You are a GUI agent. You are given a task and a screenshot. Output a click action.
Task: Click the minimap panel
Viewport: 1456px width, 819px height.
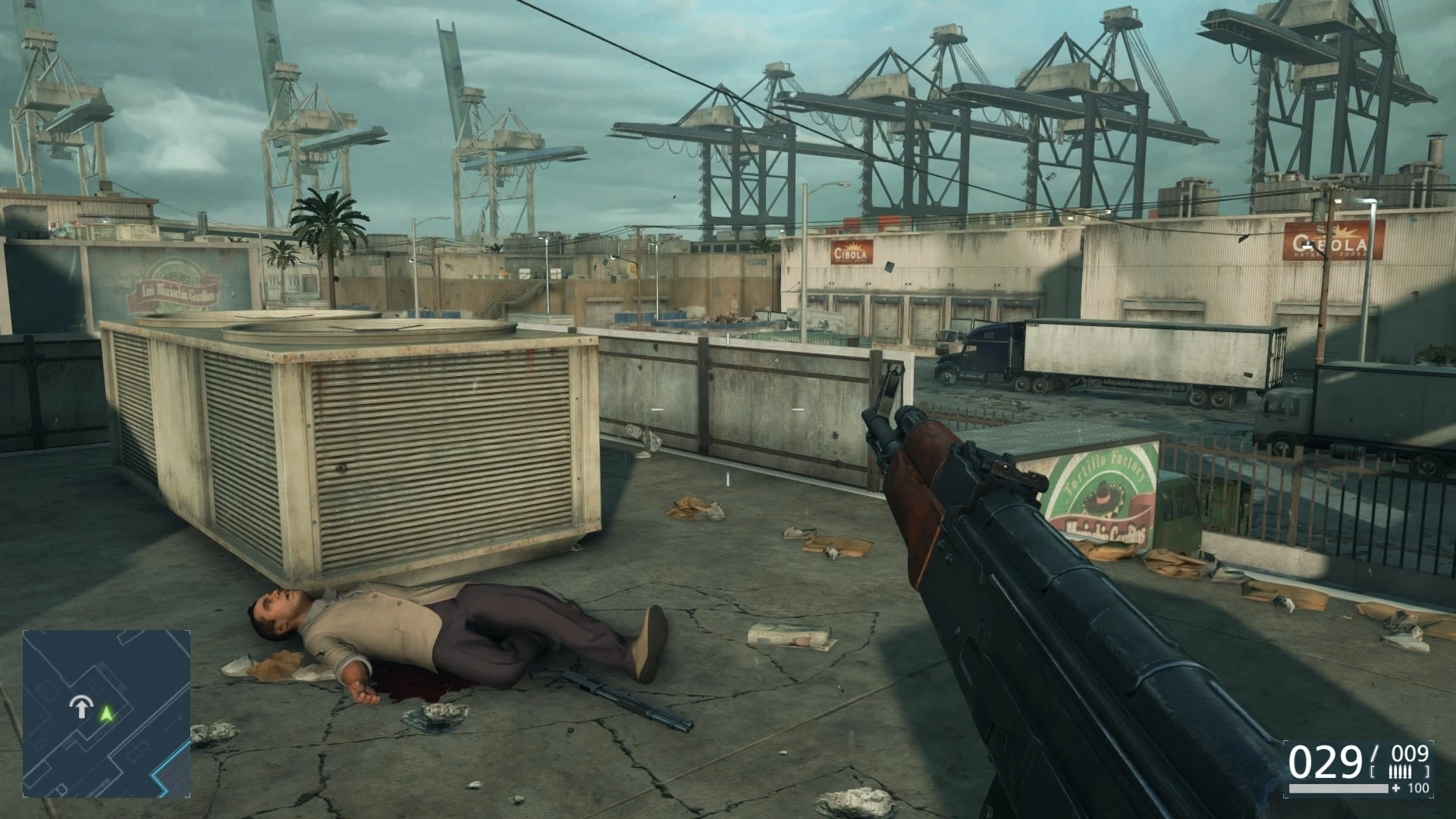click(x=106, y=711)
